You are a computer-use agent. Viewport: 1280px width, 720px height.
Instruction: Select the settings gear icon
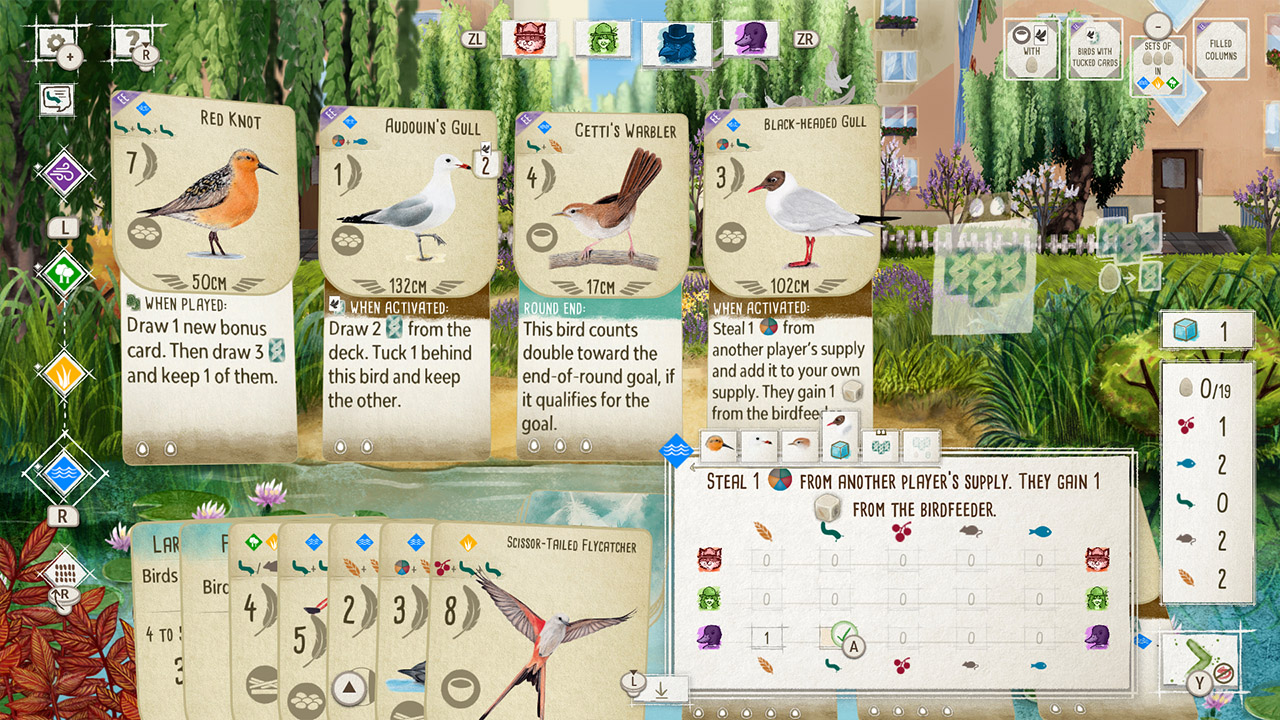[x=55, y=38]
